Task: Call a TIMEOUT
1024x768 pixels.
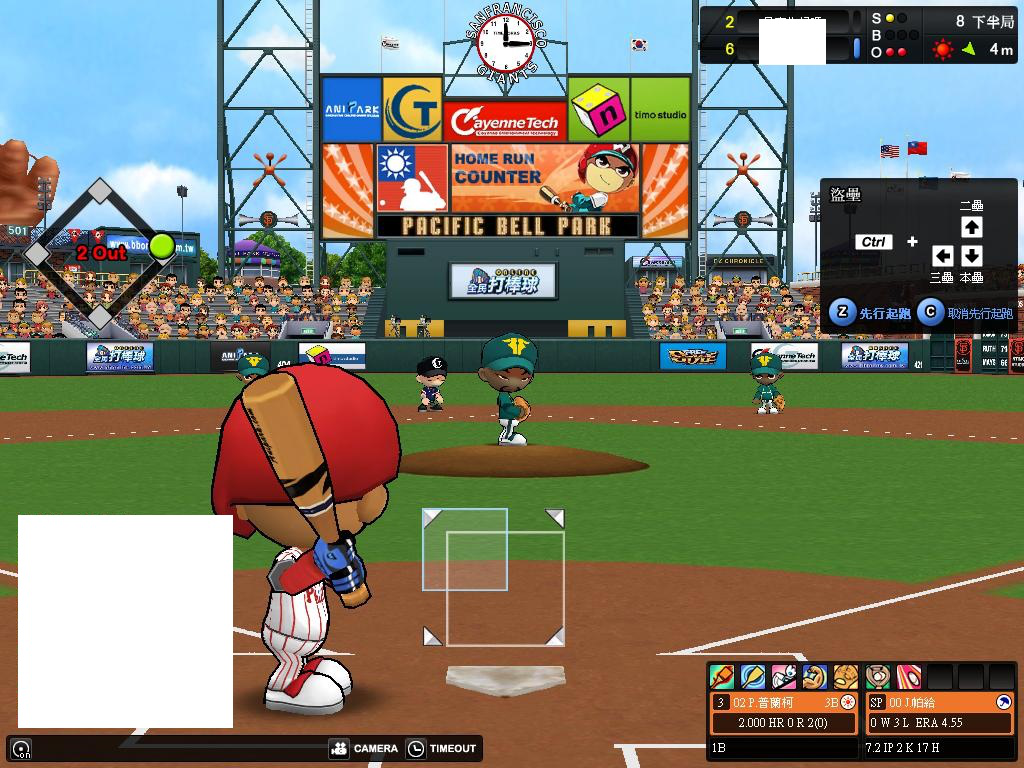Action: [442, 748]
